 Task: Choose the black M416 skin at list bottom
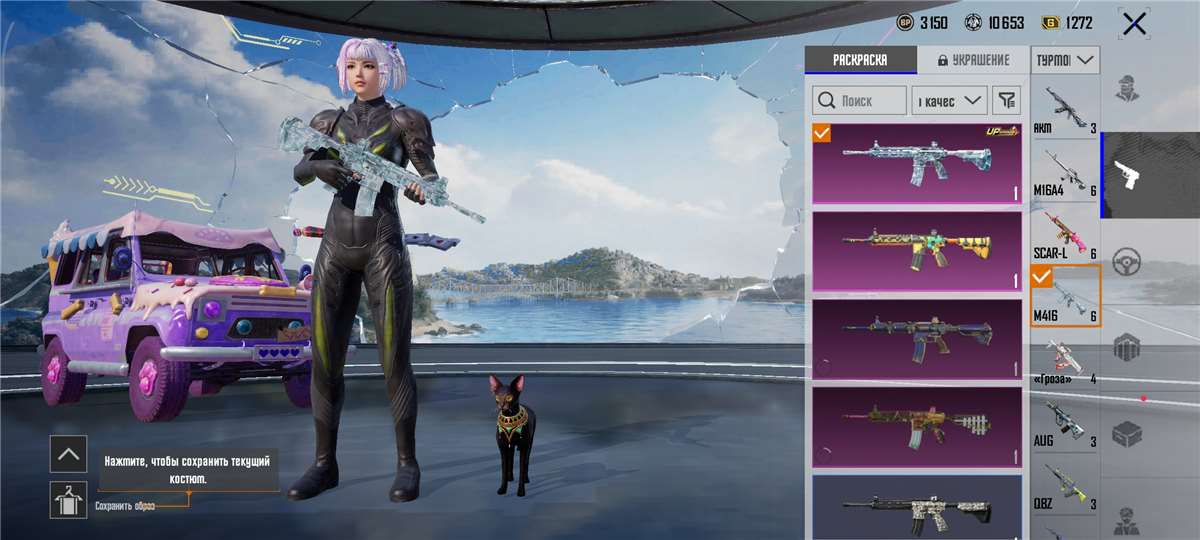coord(917,507)
